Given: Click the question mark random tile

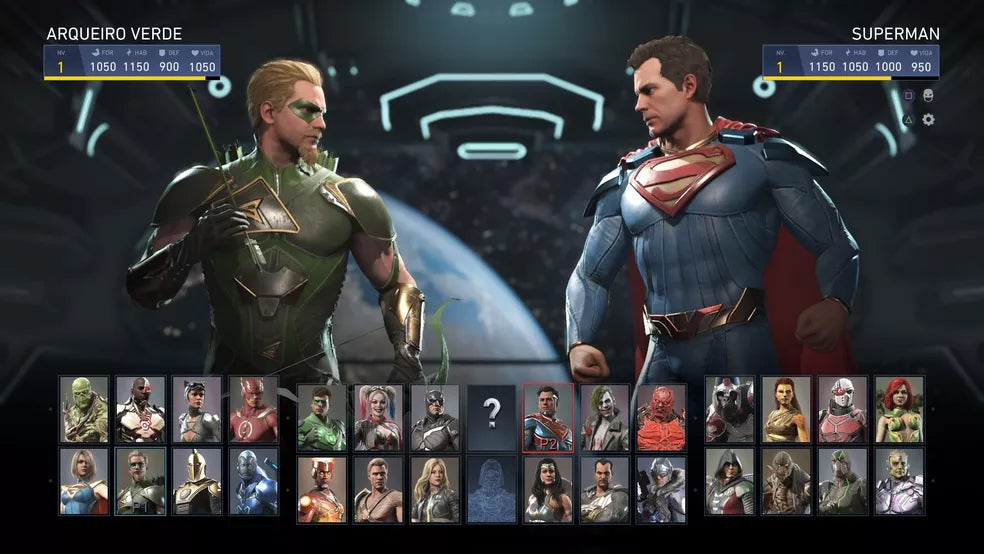Looking at the screenshot, I should tap(491, 411).
